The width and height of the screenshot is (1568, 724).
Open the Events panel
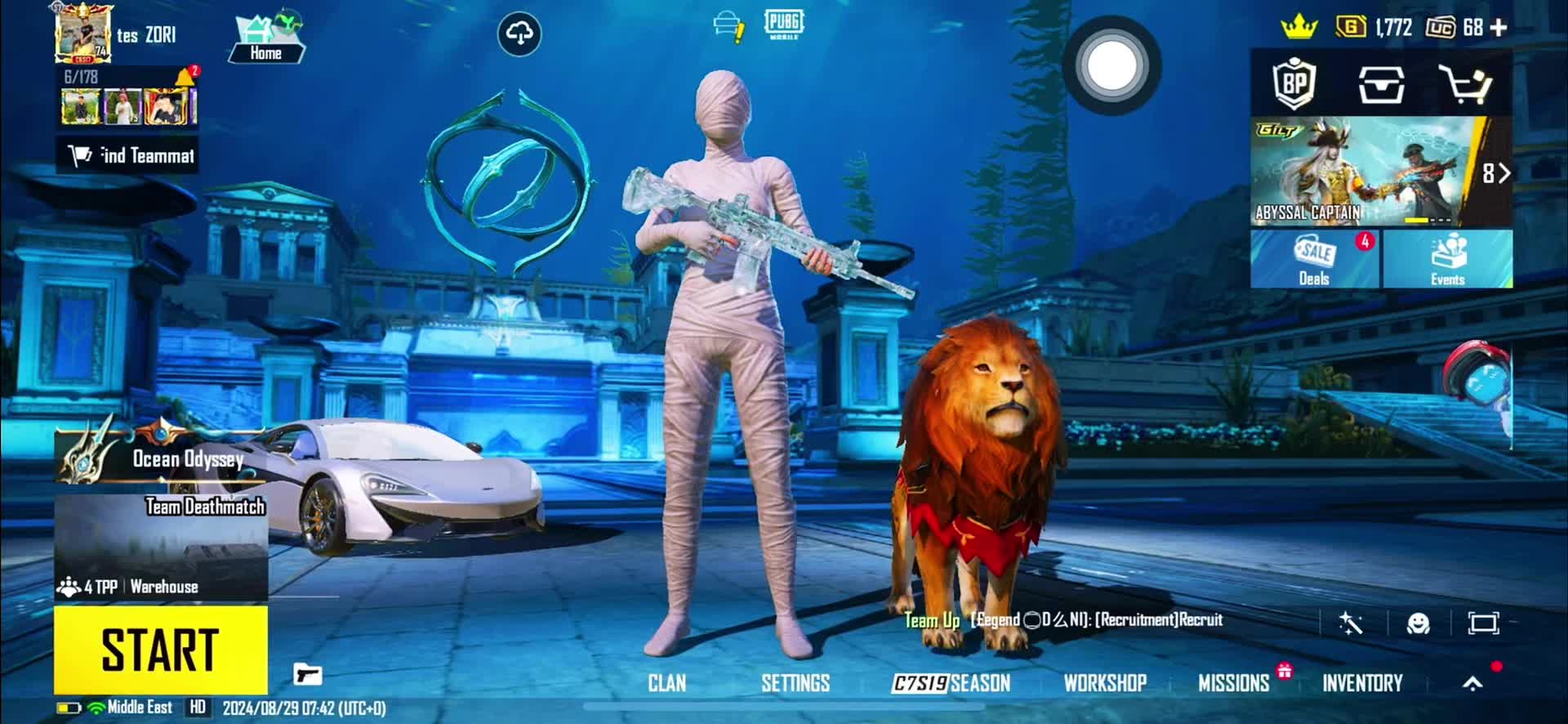click(x=1447, y=259)
